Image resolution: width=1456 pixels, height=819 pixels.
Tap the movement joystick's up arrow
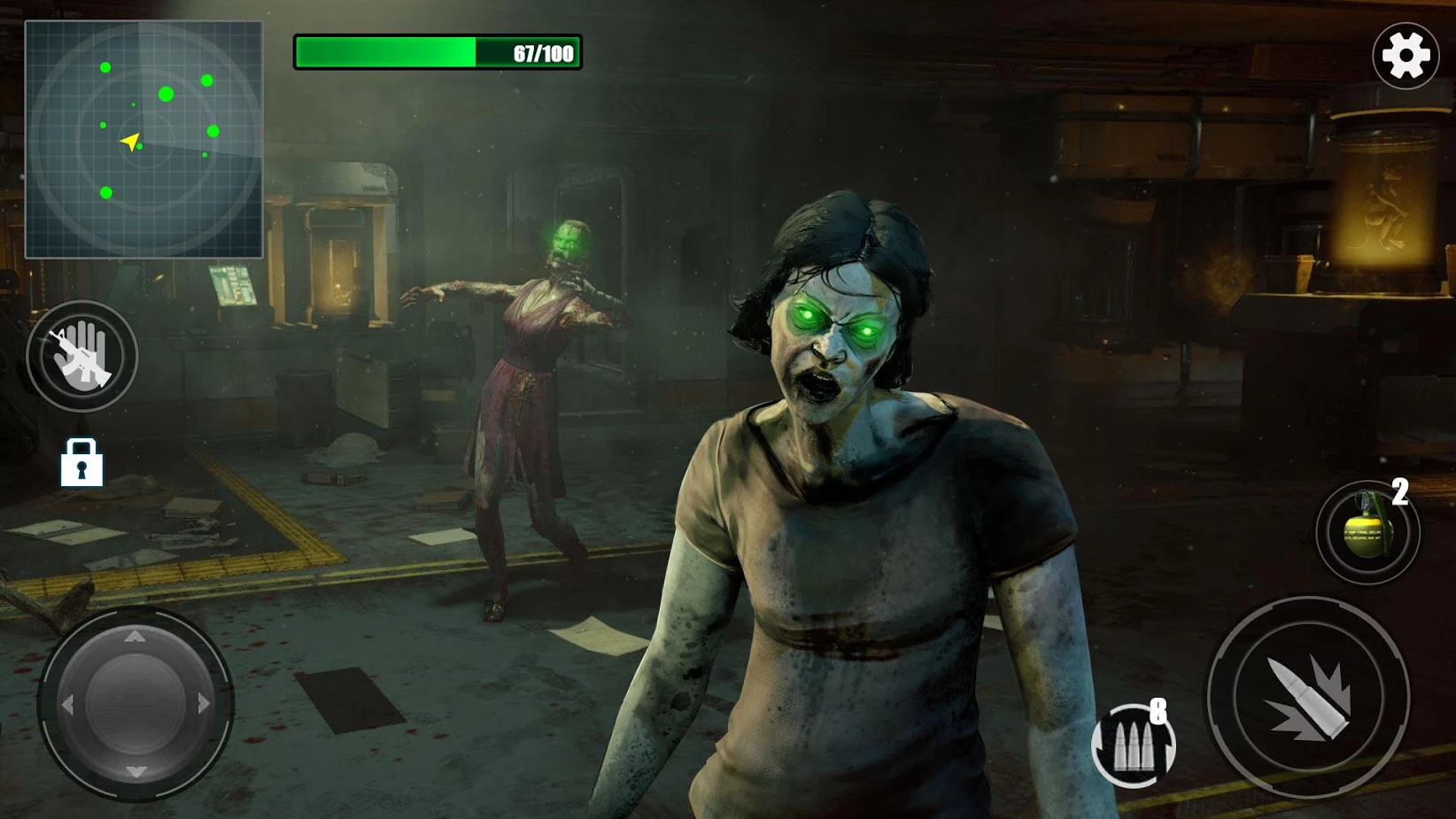click(135, 637)
